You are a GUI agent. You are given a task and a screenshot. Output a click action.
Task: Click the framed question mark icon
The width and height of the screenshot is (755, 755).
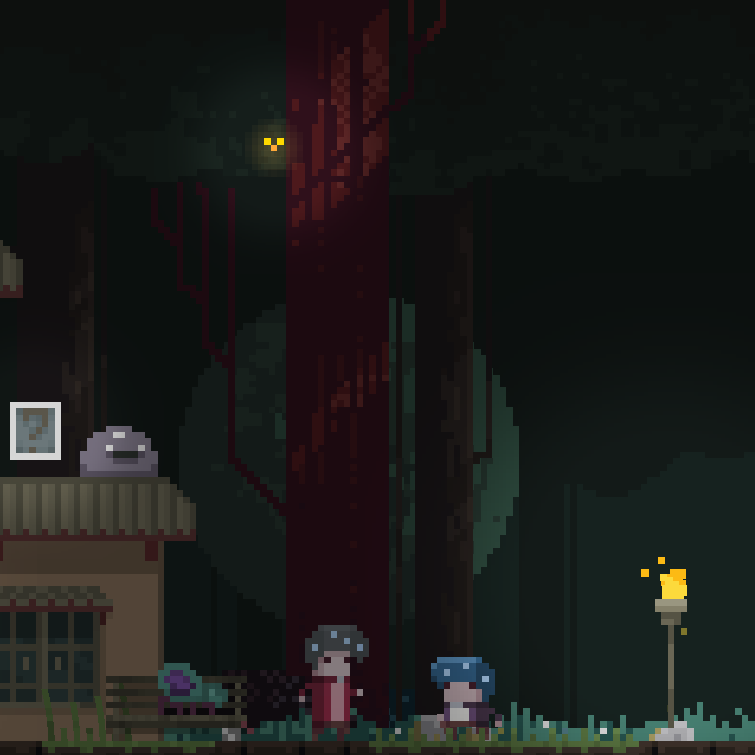click(35, 431)
